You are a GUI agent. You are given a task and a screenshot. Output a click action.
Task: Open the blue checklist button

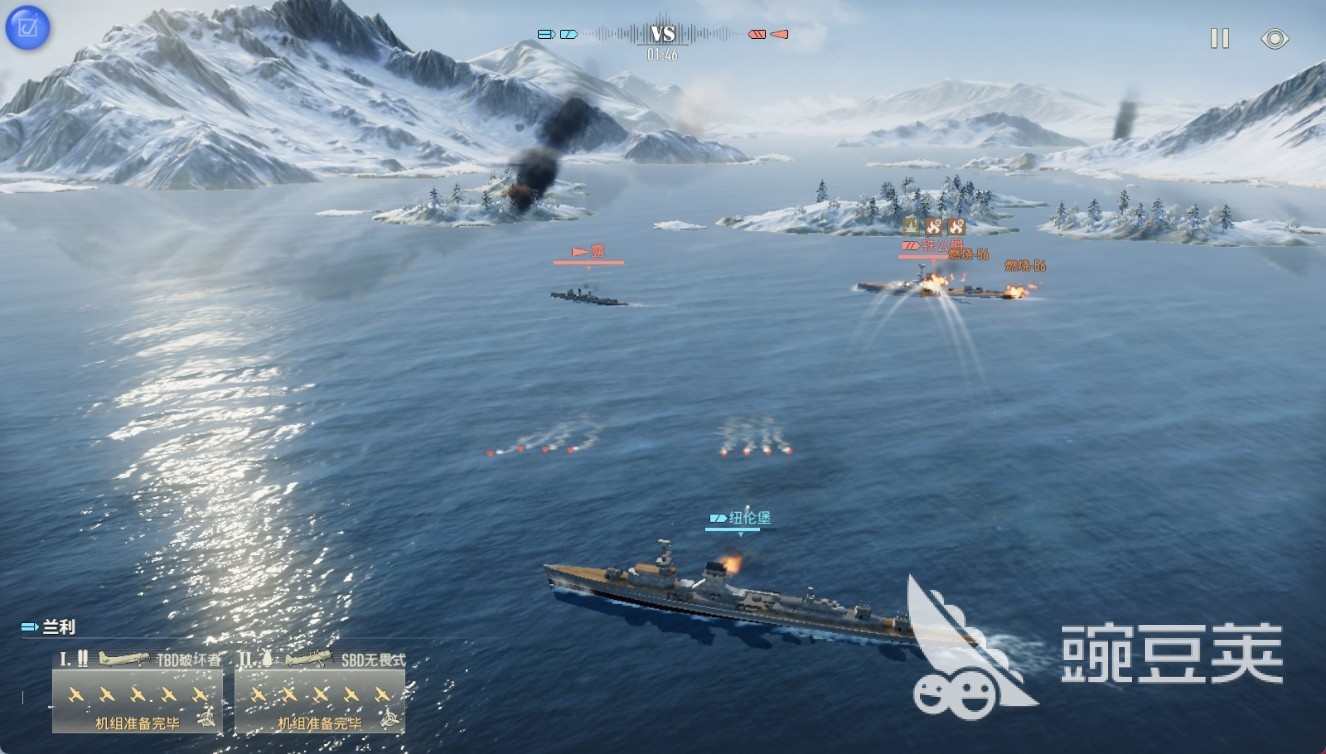point(23,28)
